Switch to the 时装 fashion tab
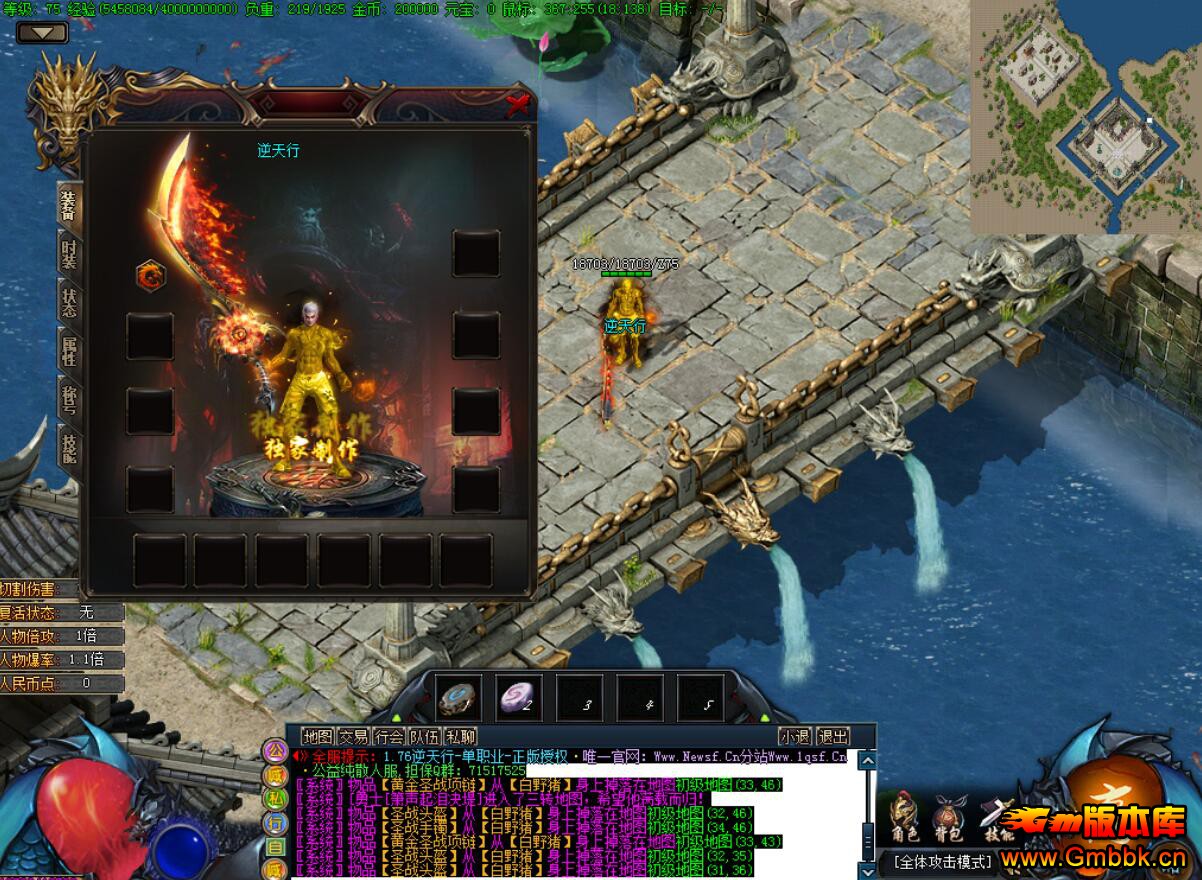Screen dimensions: 1202x880 point(69,254)
